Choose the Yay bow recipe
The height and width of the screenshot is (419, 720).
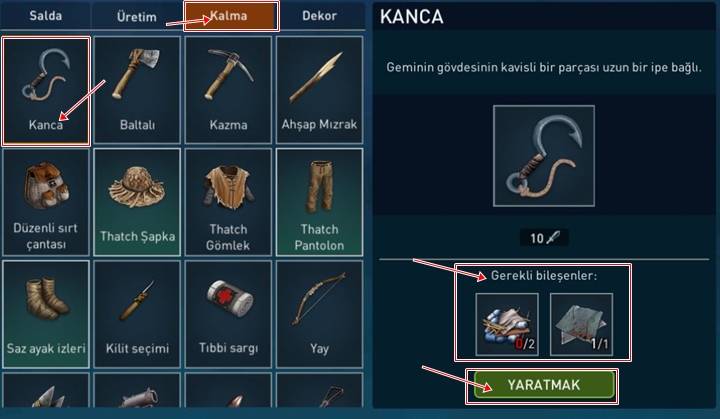pos(319,314)
